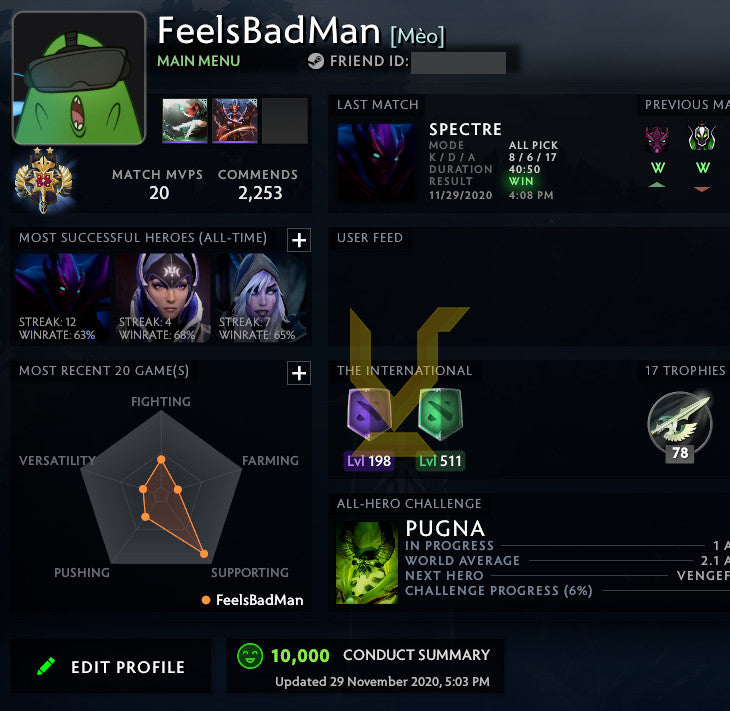This screenshot has width=730, height=711.
Task: Click the empty third showcase slot
Action: (284, 121)
